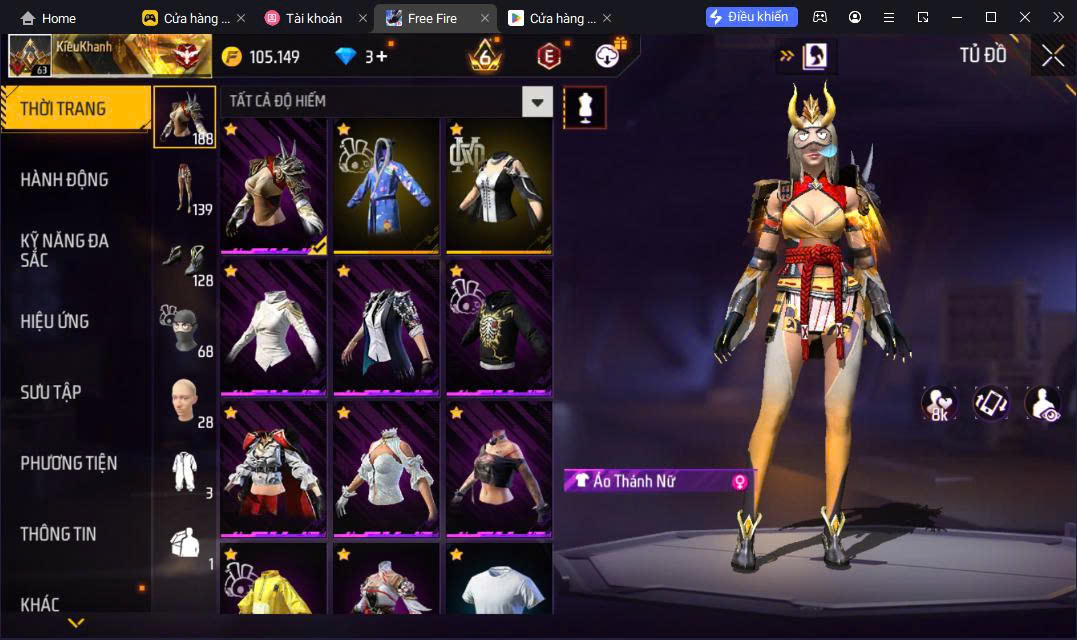Select the Sưu Tập menu entry
This screenshot has width=1077, height=640.
pos(51,392)
